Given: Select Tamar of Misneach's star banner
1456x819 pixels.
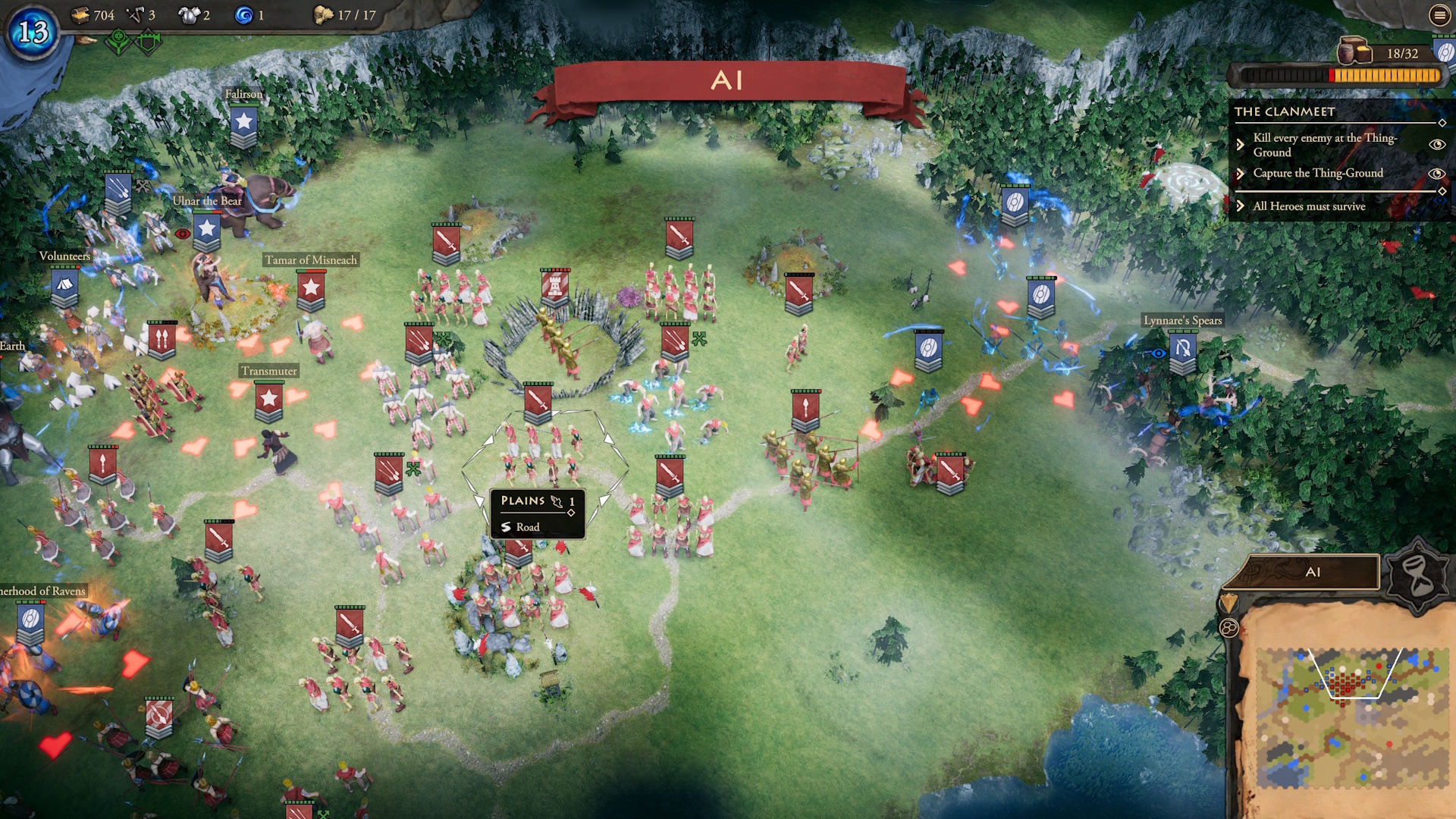Looking at the screenshot, I should 311,290.
